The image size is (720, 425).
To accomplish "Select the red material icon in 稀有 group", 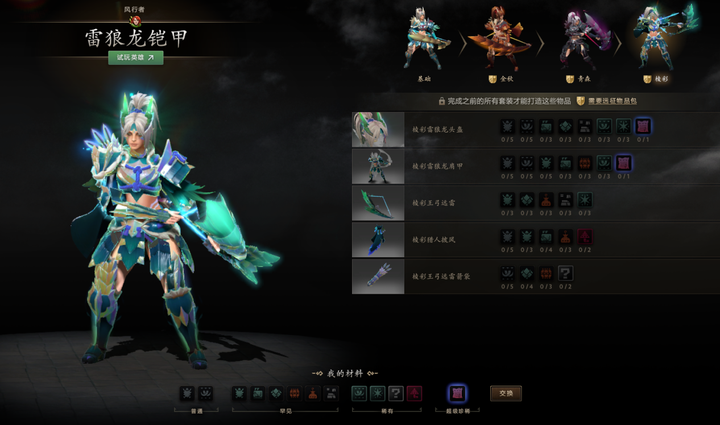I will [415, 393].
